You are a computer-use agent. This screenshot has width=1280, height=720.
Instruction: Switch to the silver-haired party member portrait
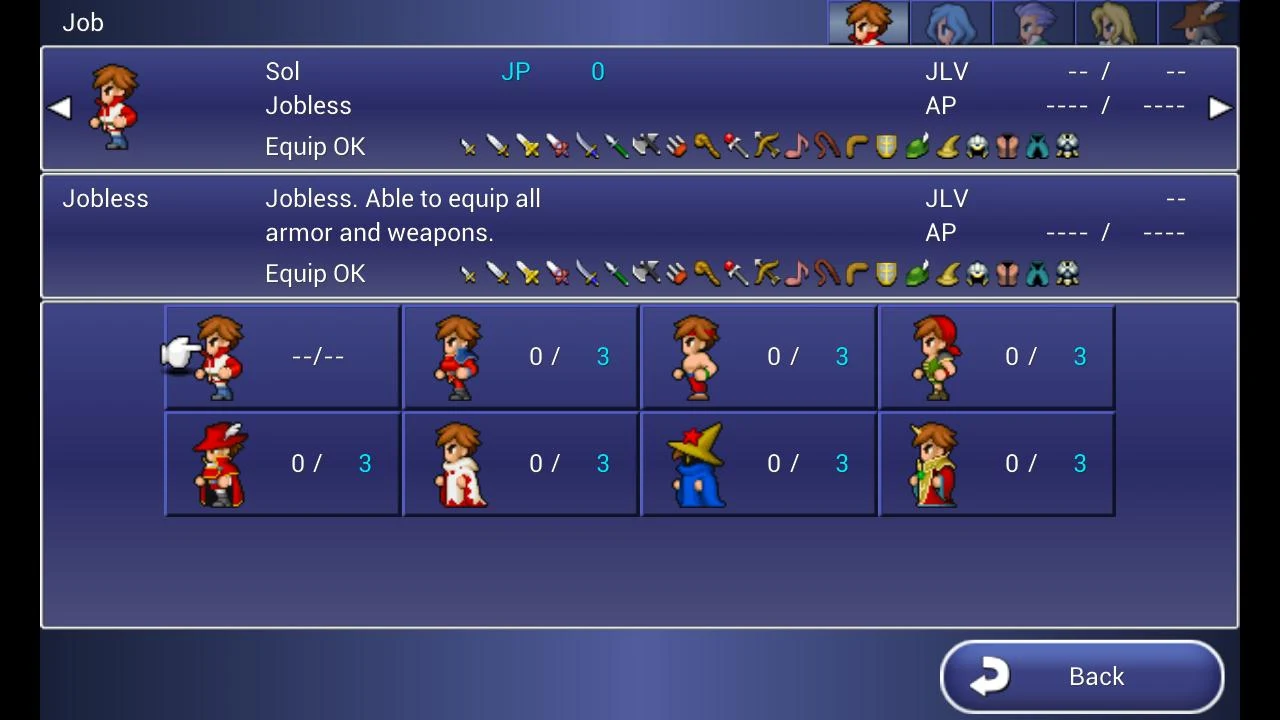point(1033,23)
